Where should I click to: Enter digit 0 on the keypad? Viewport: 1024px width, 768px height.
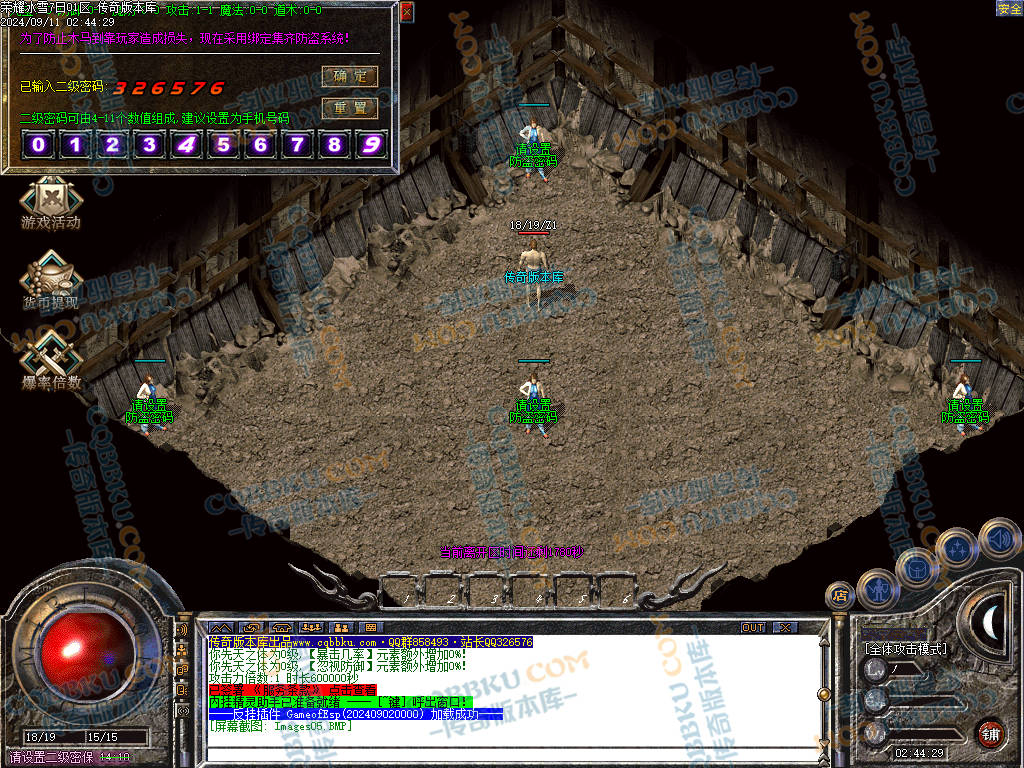click(39, 145)
